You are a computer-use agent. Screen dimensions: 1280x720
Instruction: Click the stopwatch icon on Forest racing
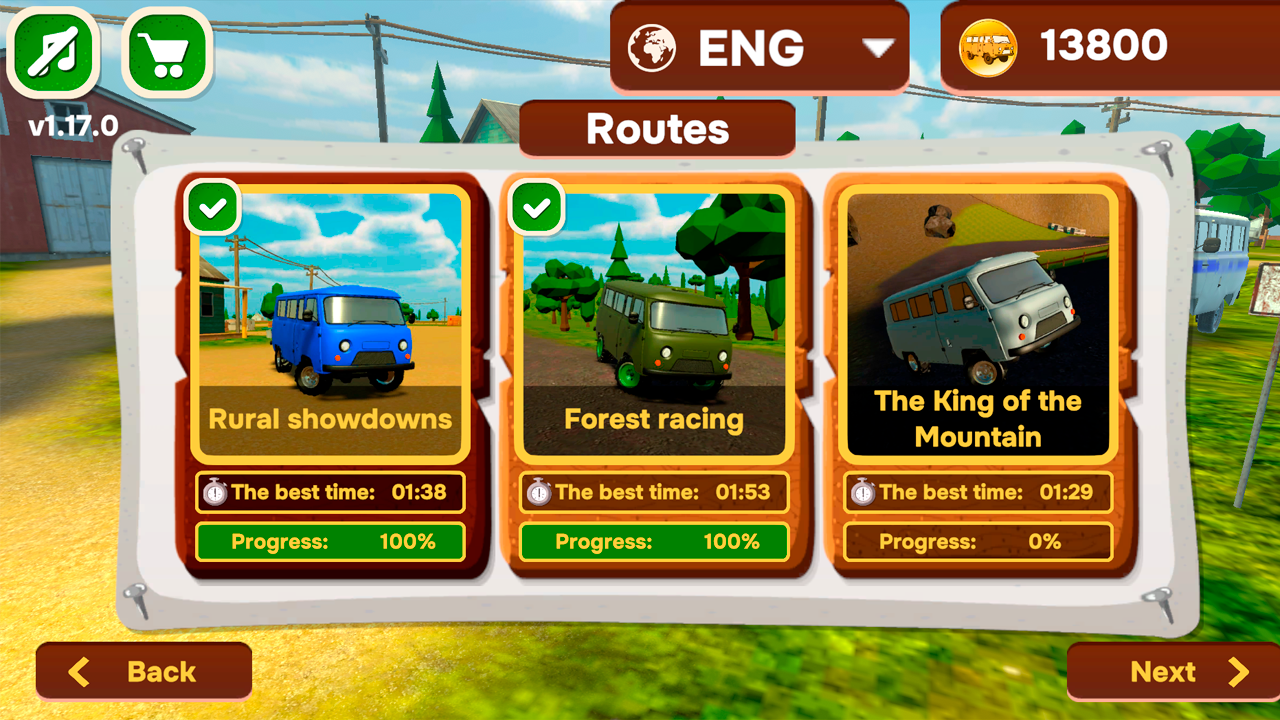pos(541,492)
